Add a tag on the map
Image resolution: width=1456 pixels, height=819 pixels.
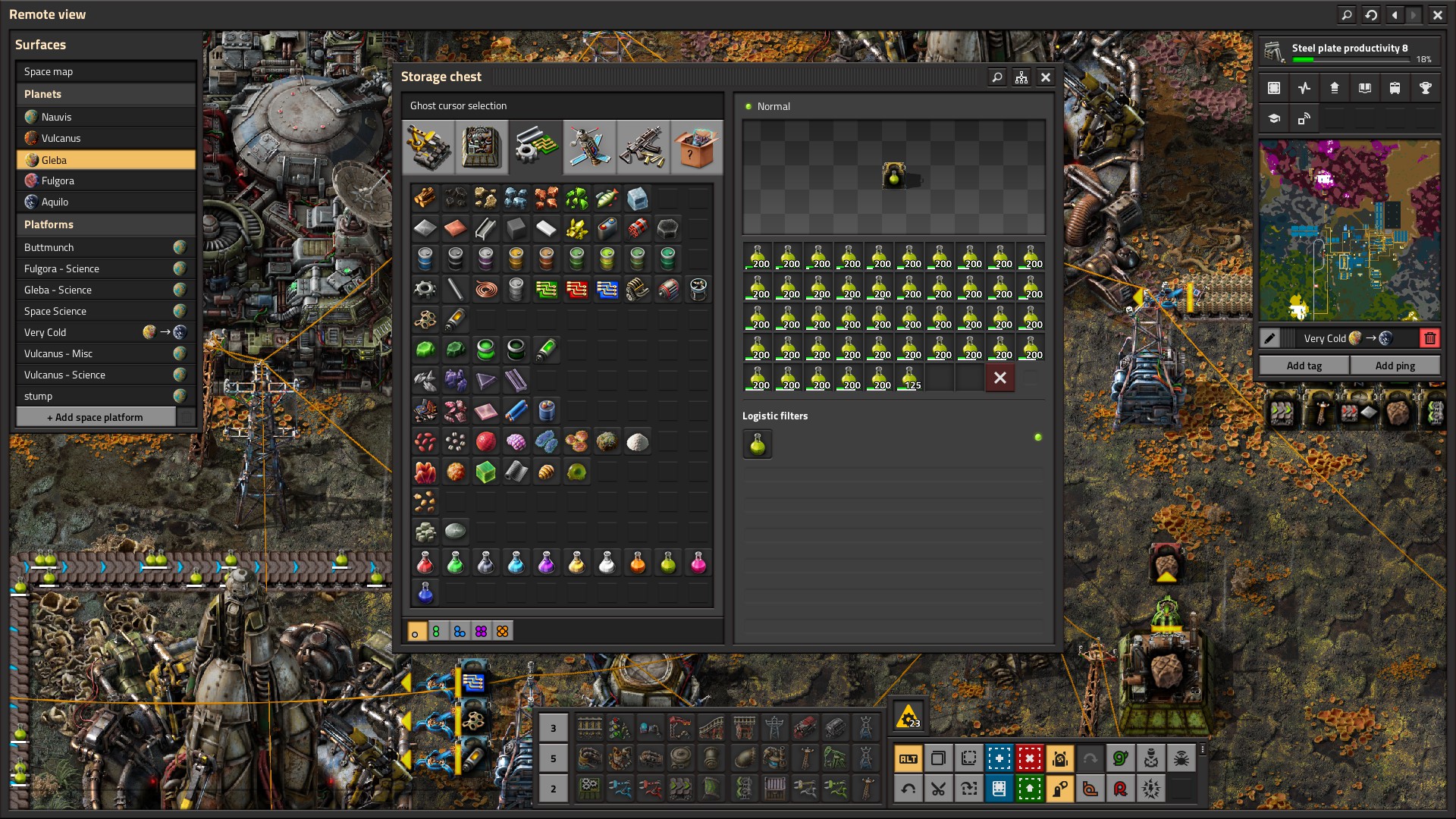click(x=1304, y=366)
